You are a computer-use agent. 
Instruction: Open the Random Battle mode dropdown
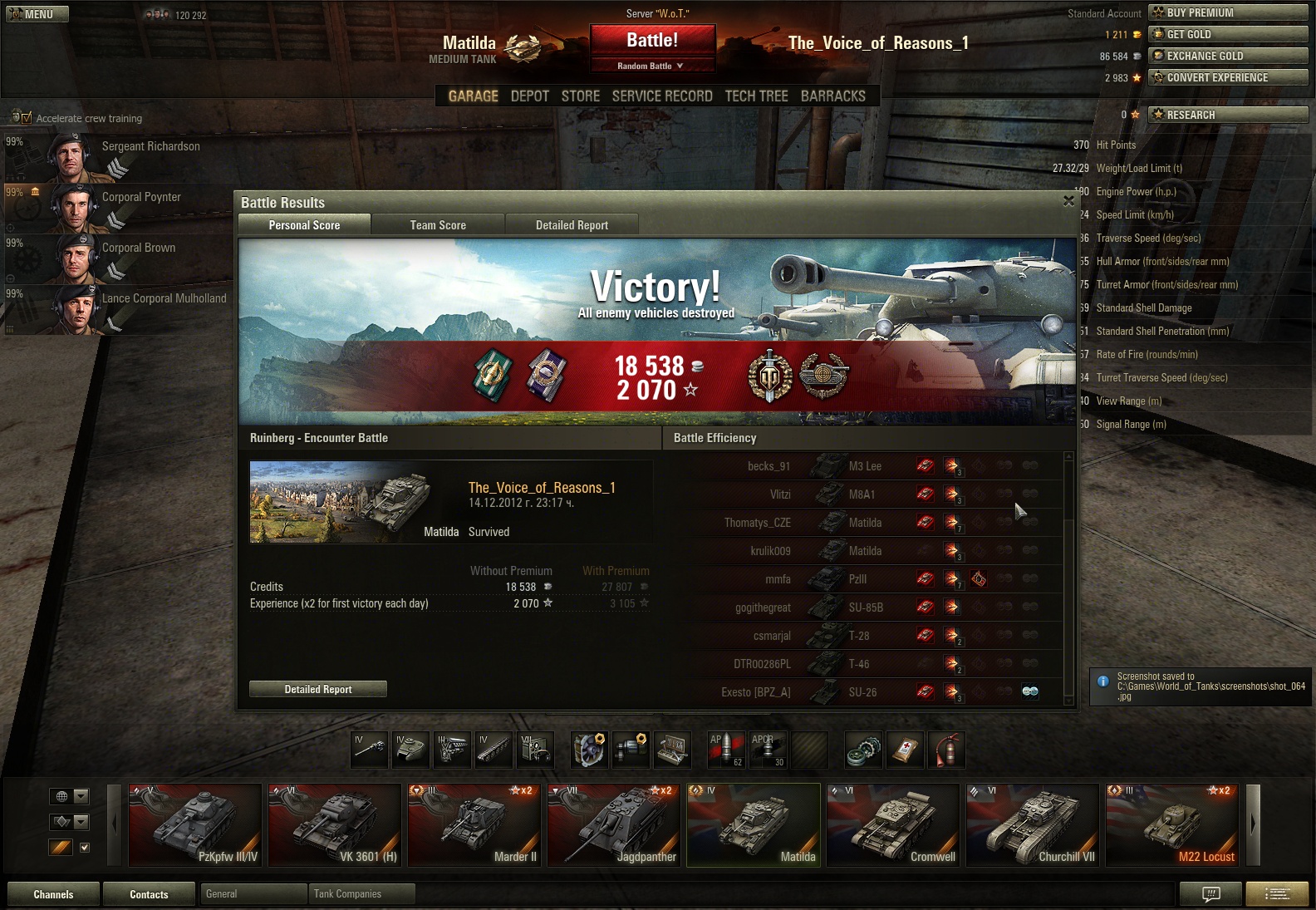coord(652,66)
